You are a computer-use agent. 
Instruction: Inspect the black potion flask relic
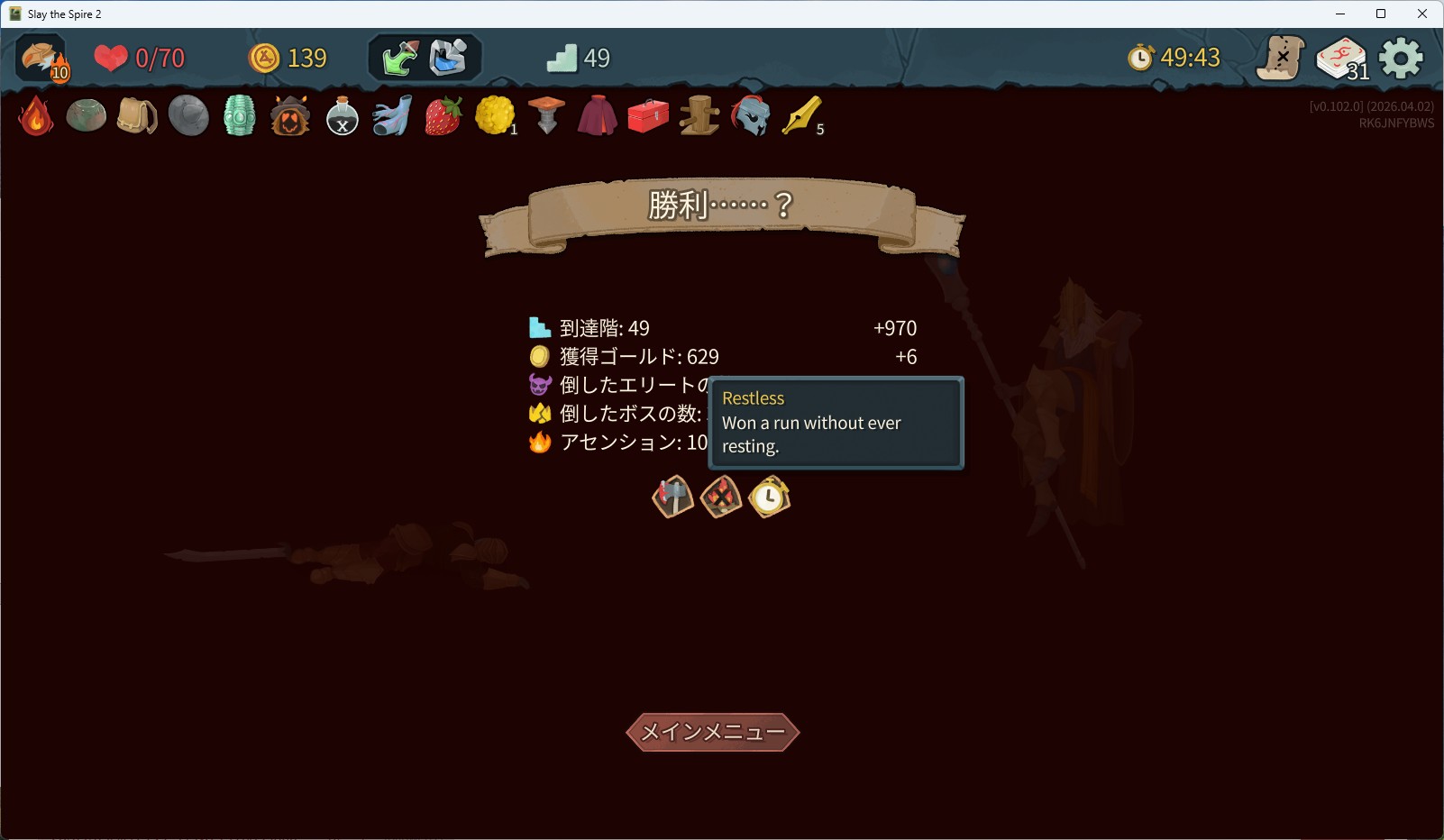[x=342, y=116]
